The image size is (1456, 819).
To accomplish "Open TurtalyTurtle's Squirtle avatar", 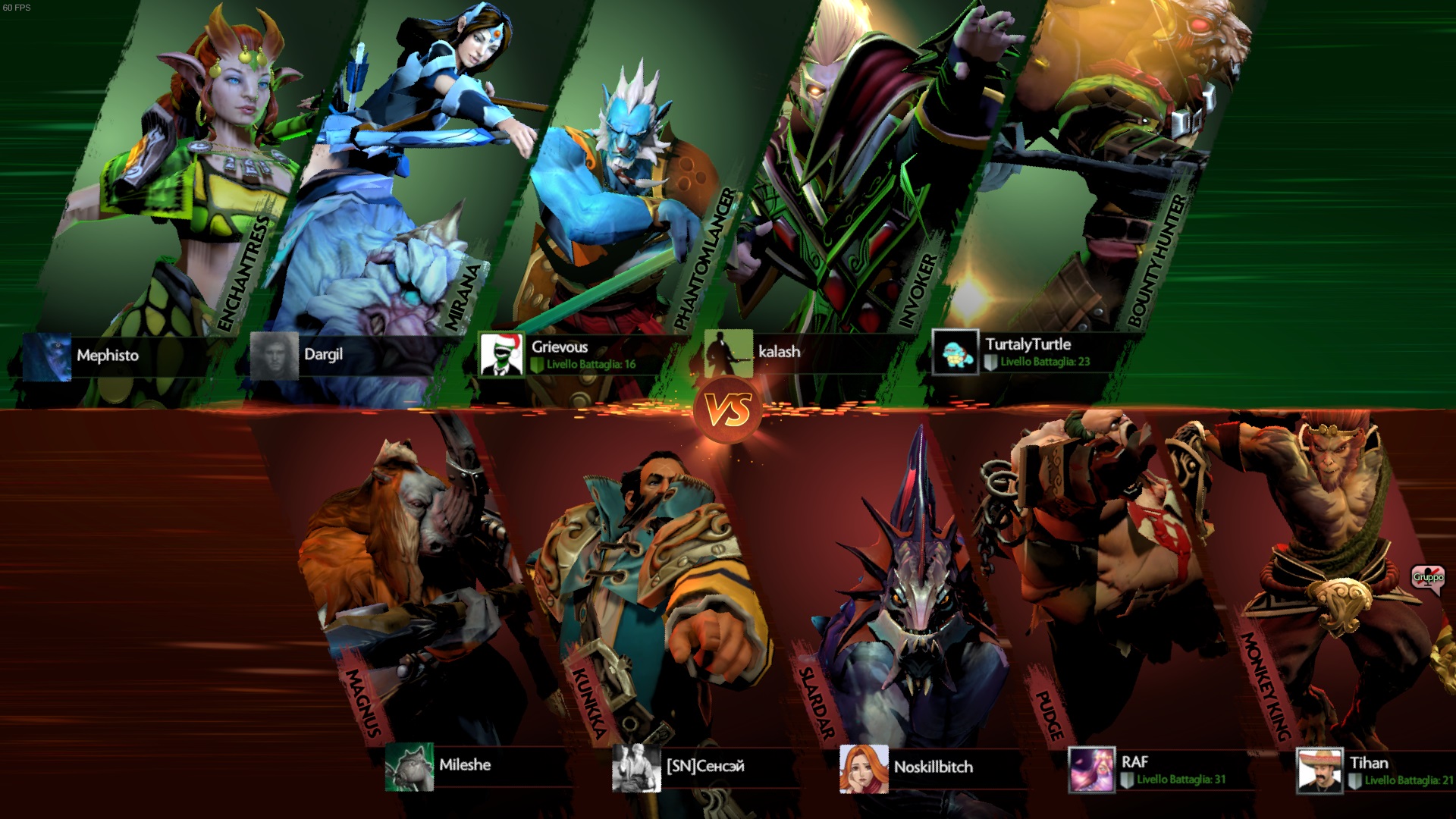I will [x=955, y=353].
